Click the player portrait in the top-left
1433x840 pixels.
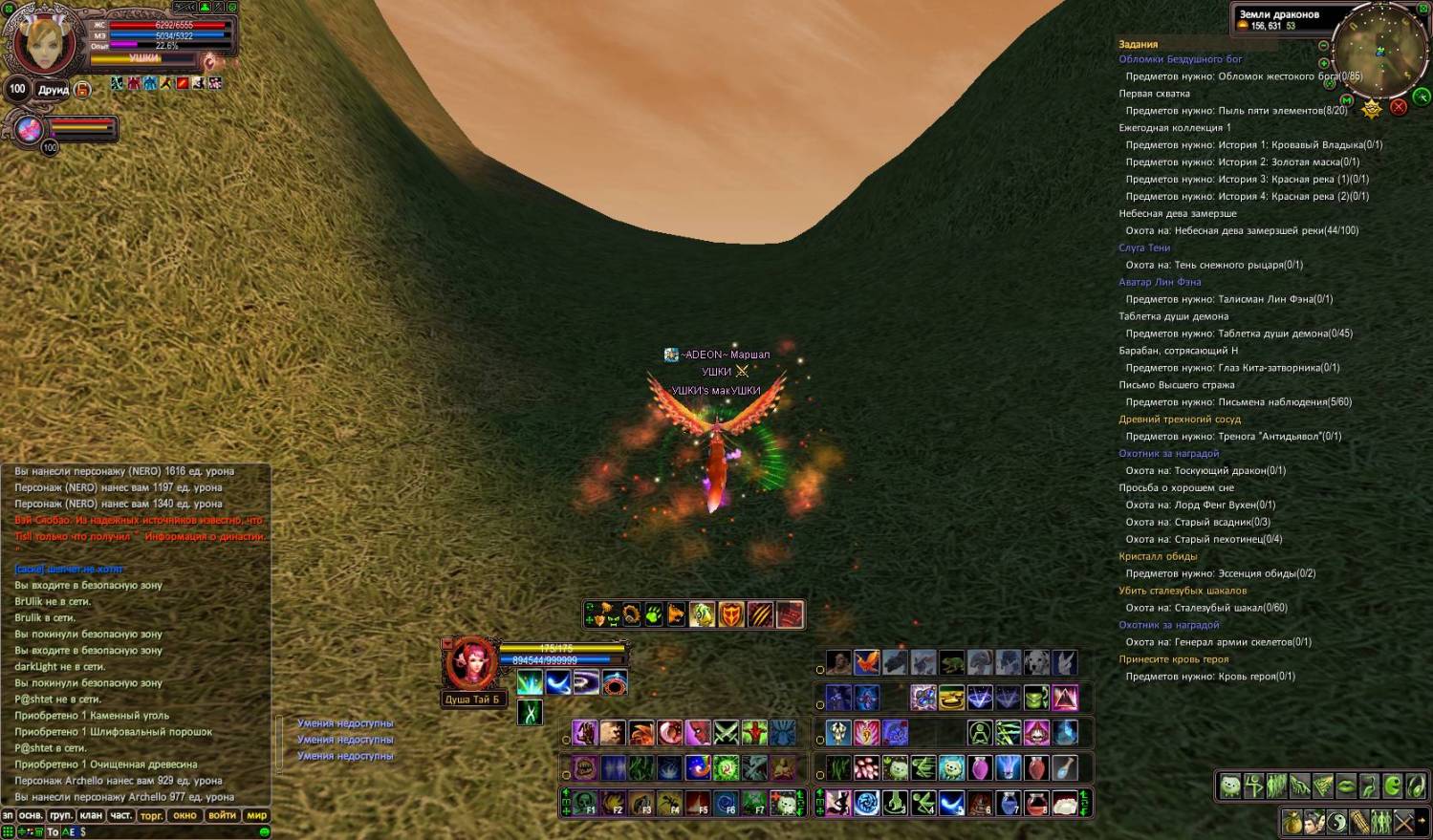[x=43, y=43]
